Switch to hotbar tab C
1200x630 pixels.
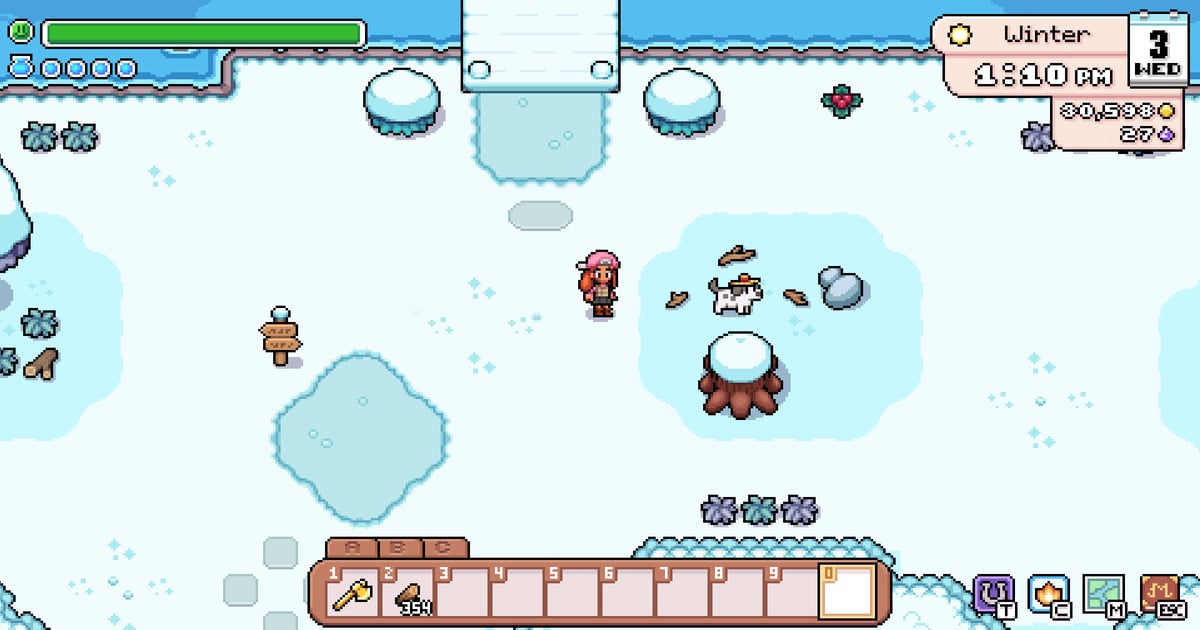coord(443,548)
